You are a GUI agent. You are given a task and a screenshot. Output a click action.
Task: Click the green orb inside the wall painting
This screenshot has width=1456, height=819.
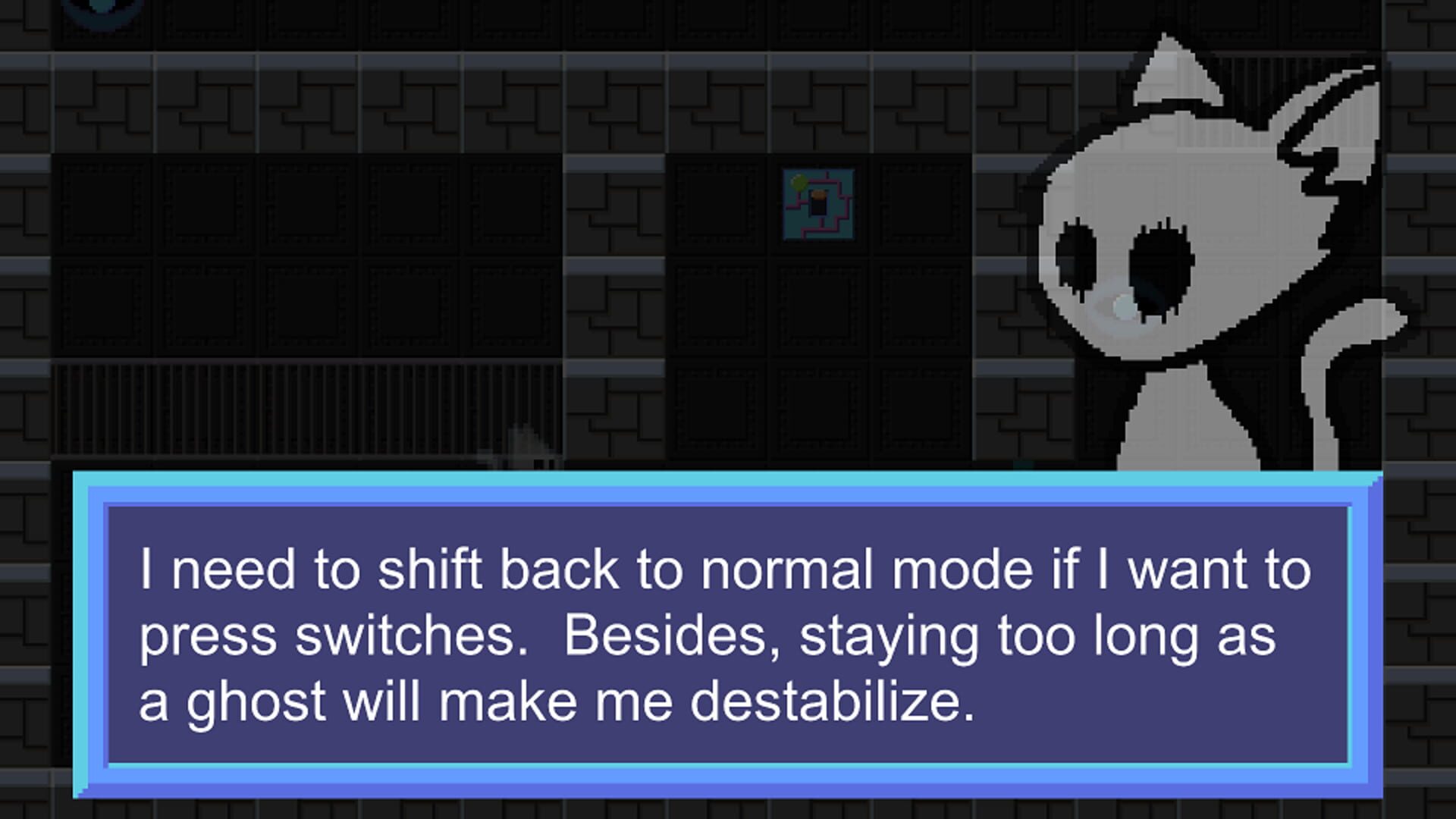798,182
